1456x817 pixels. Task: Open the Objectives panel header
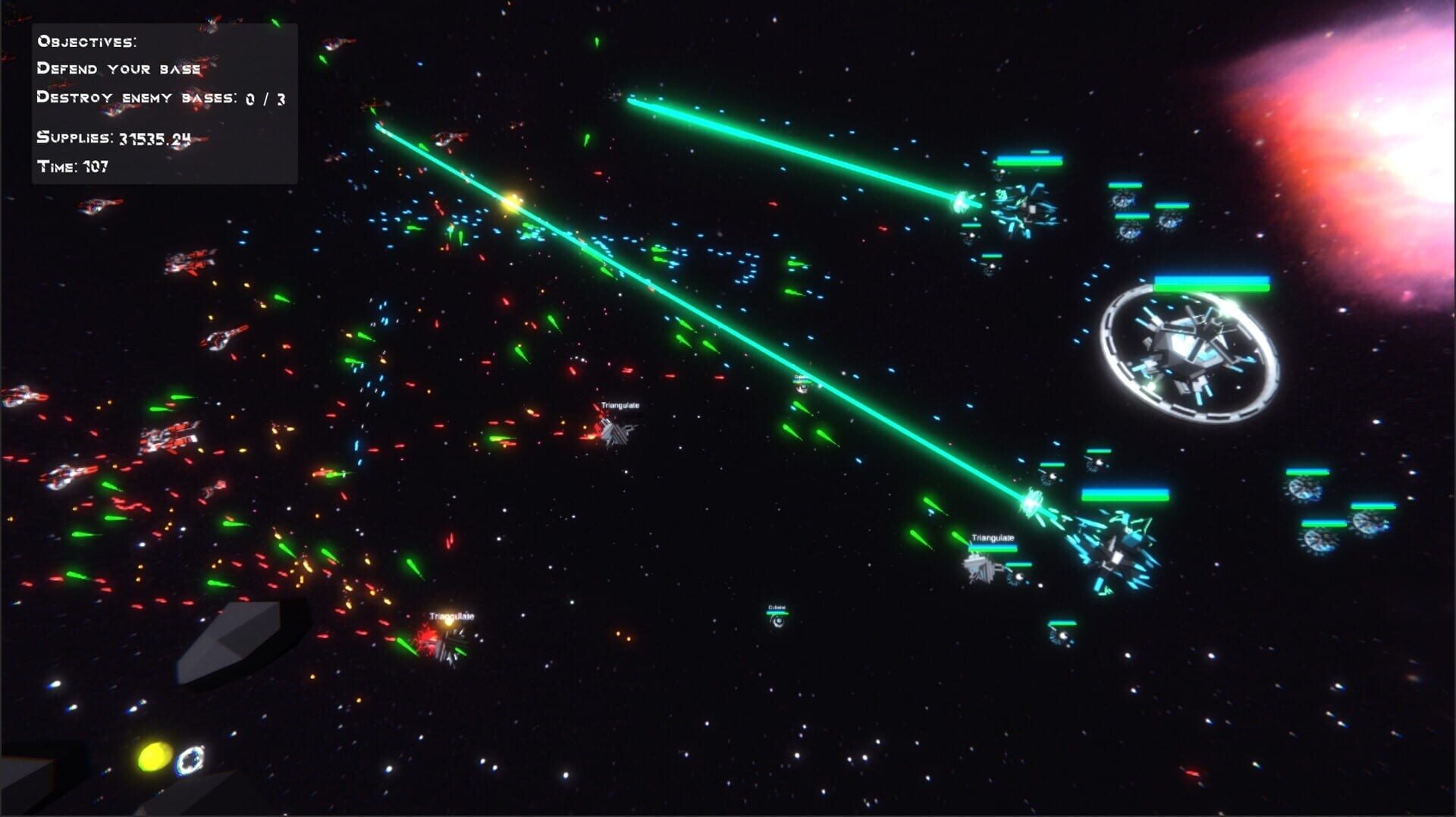point(88,42)
